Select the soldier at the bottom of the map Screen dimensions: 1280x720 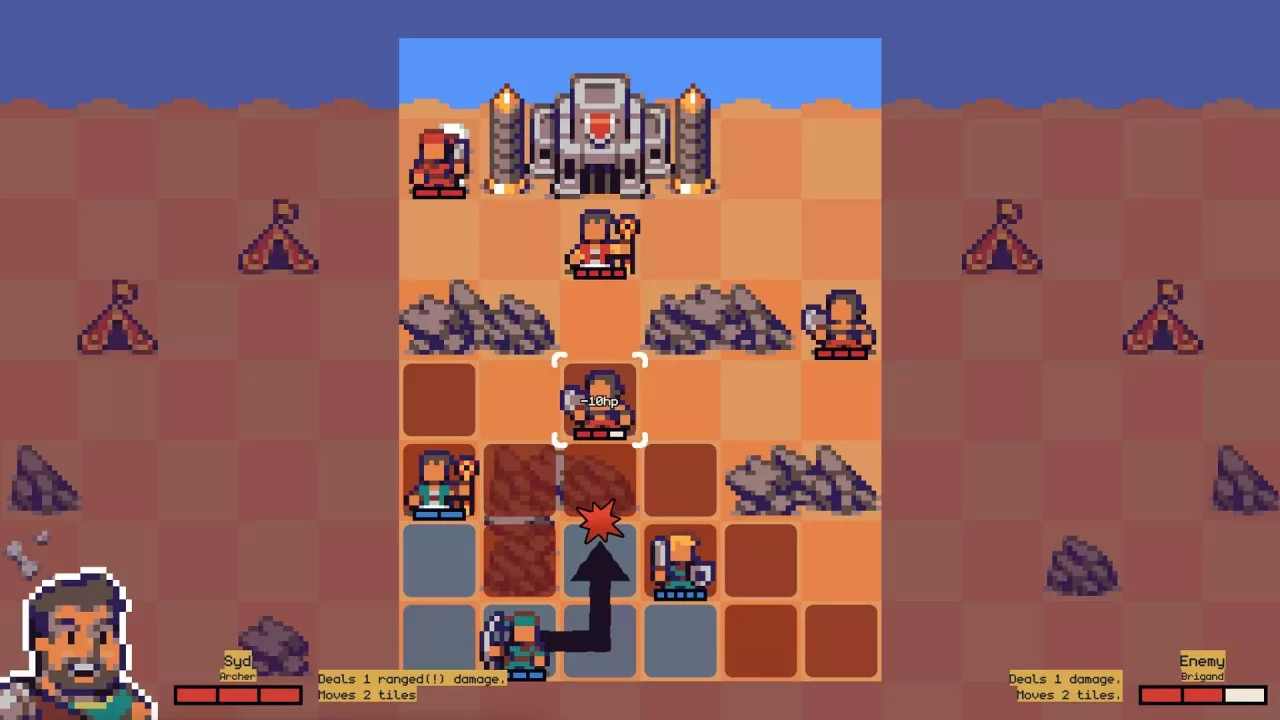[x=518, y=645]
